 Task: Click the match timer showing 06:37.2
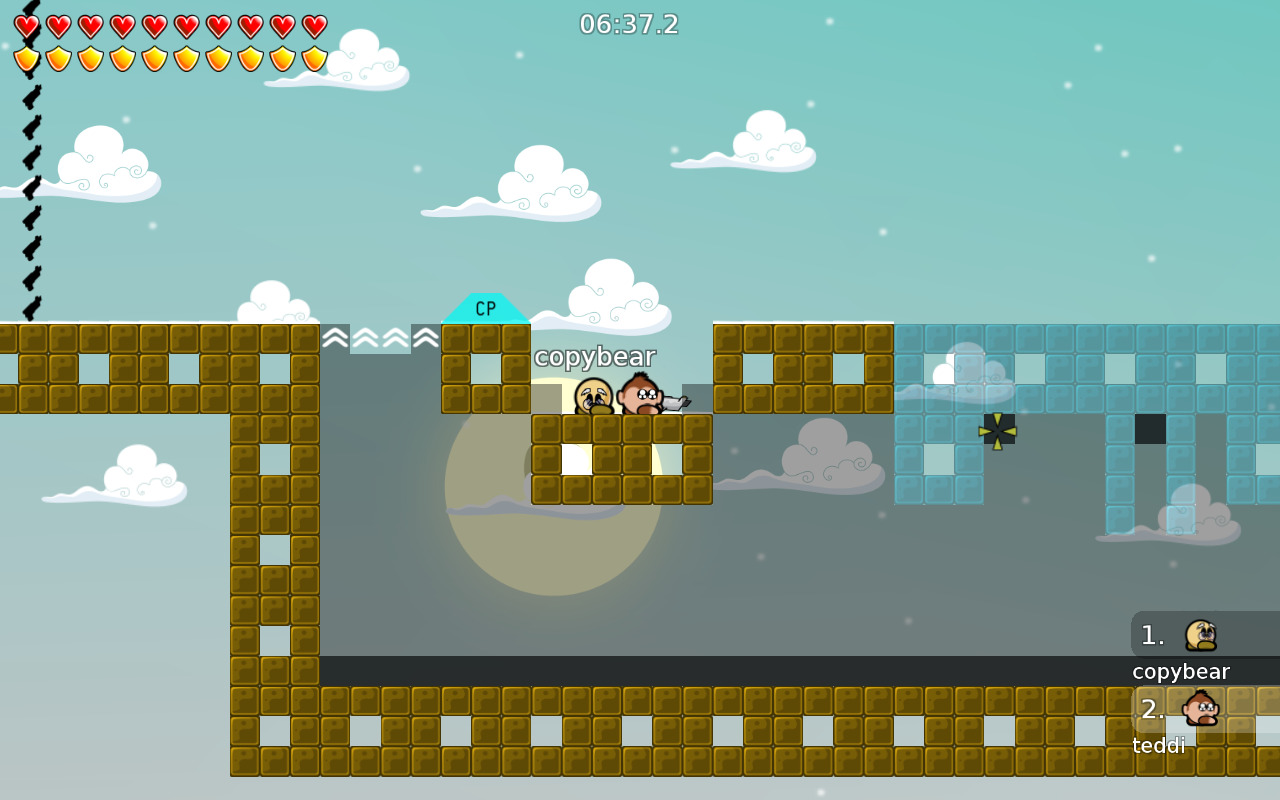629,24
